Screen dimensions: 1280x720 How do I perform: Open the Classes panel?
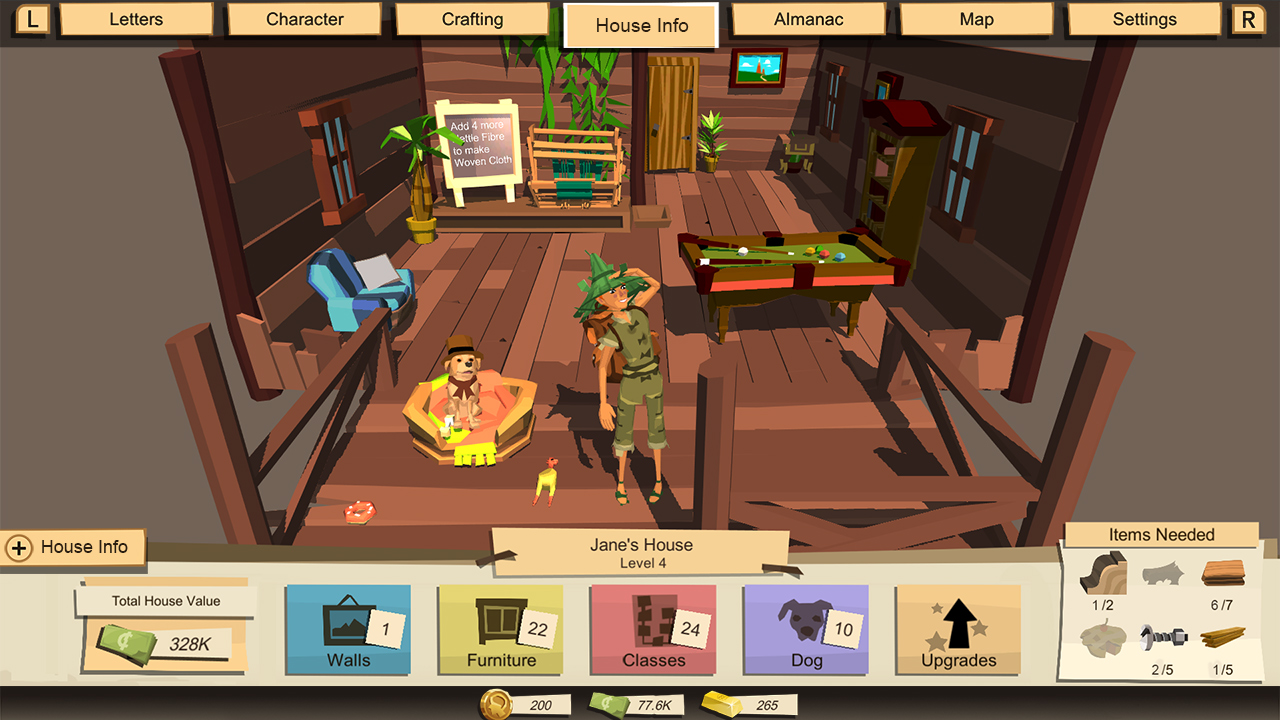coord(653,630)
